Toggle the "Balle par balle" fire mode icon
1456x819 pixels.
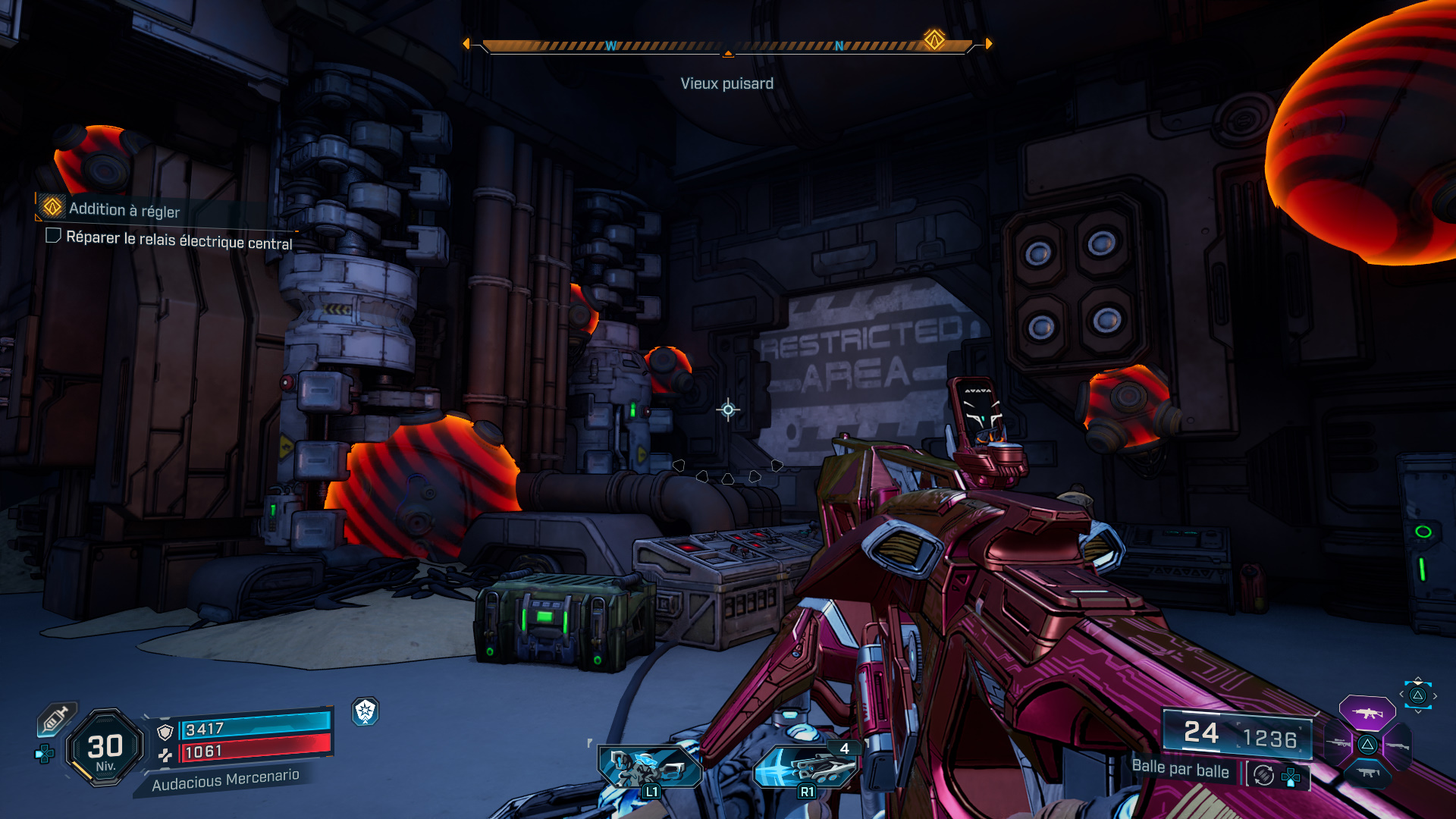point(1263,775)
